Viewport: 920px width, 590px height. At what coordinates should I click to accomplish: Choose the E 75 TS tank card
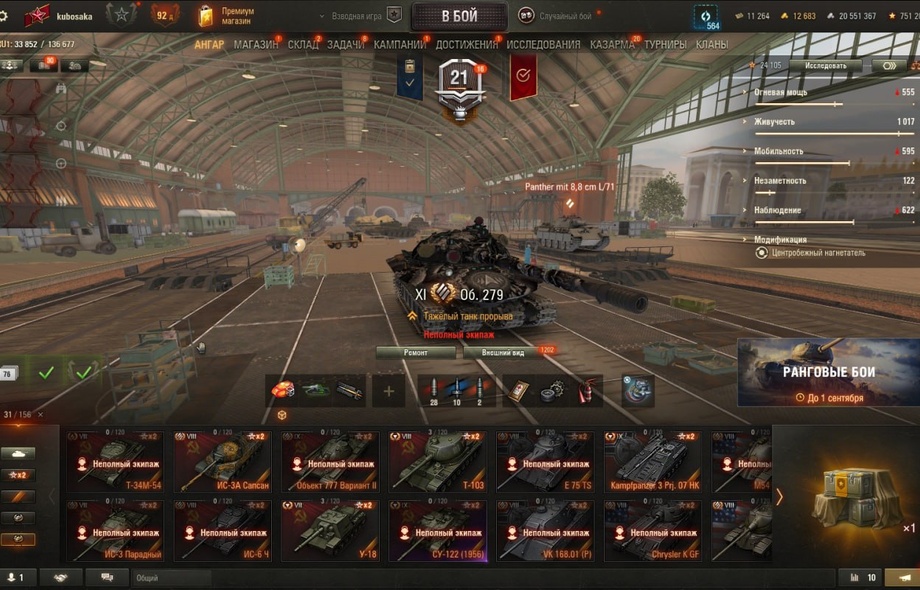click(544, 461)
